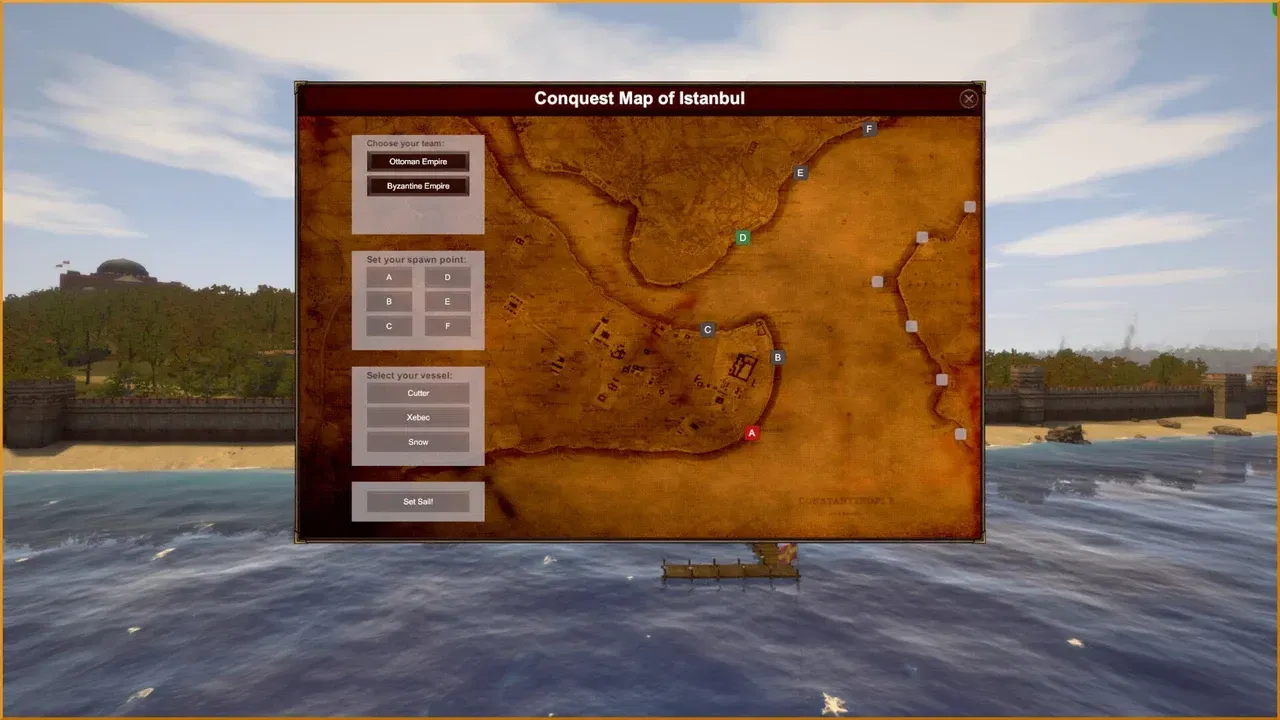Click map marker F at the top of the map

pyautogui.click(x=868, y=128)
